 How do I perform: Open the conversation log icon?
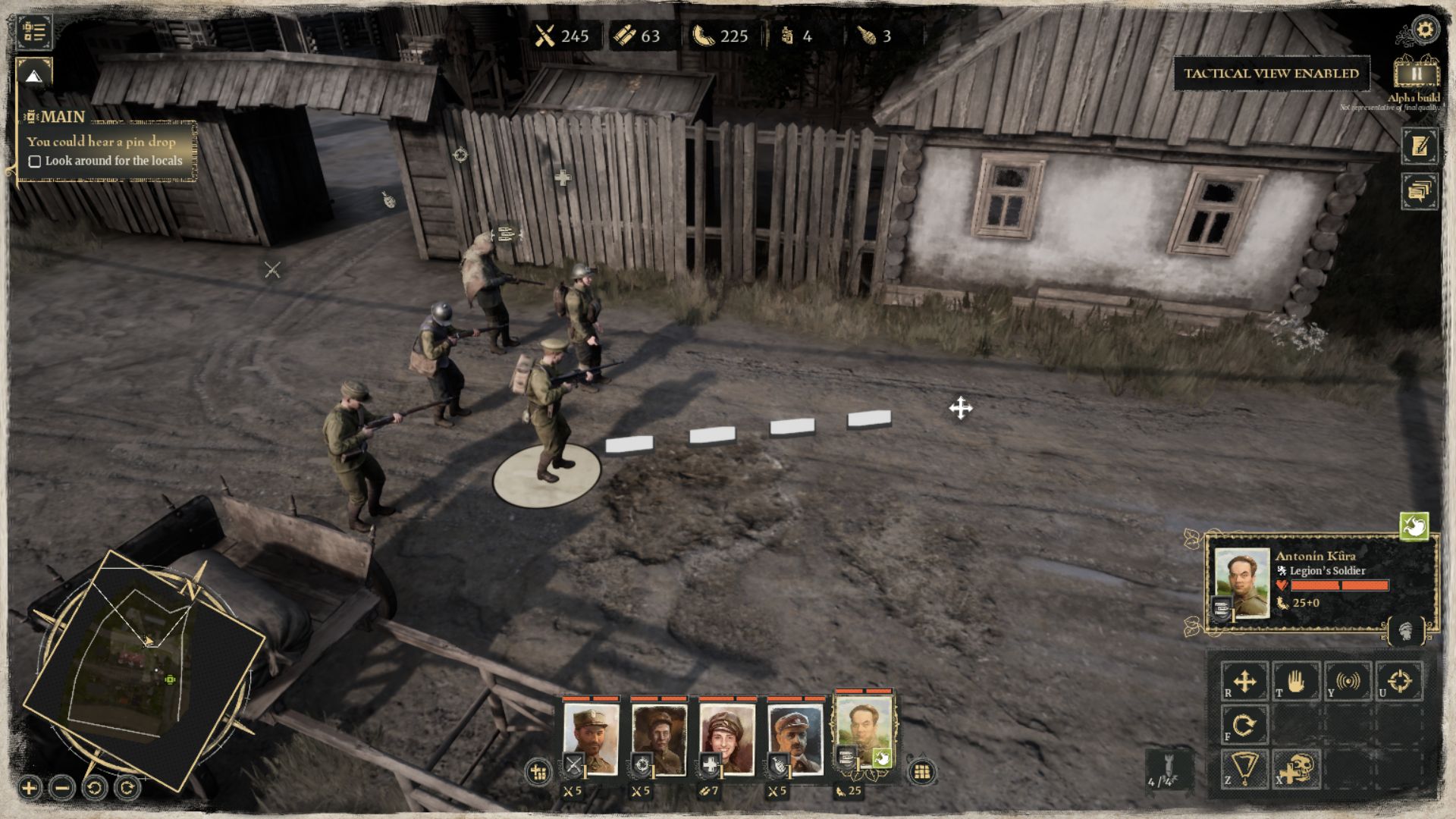pyautogui.click(x=1420, y=190)
